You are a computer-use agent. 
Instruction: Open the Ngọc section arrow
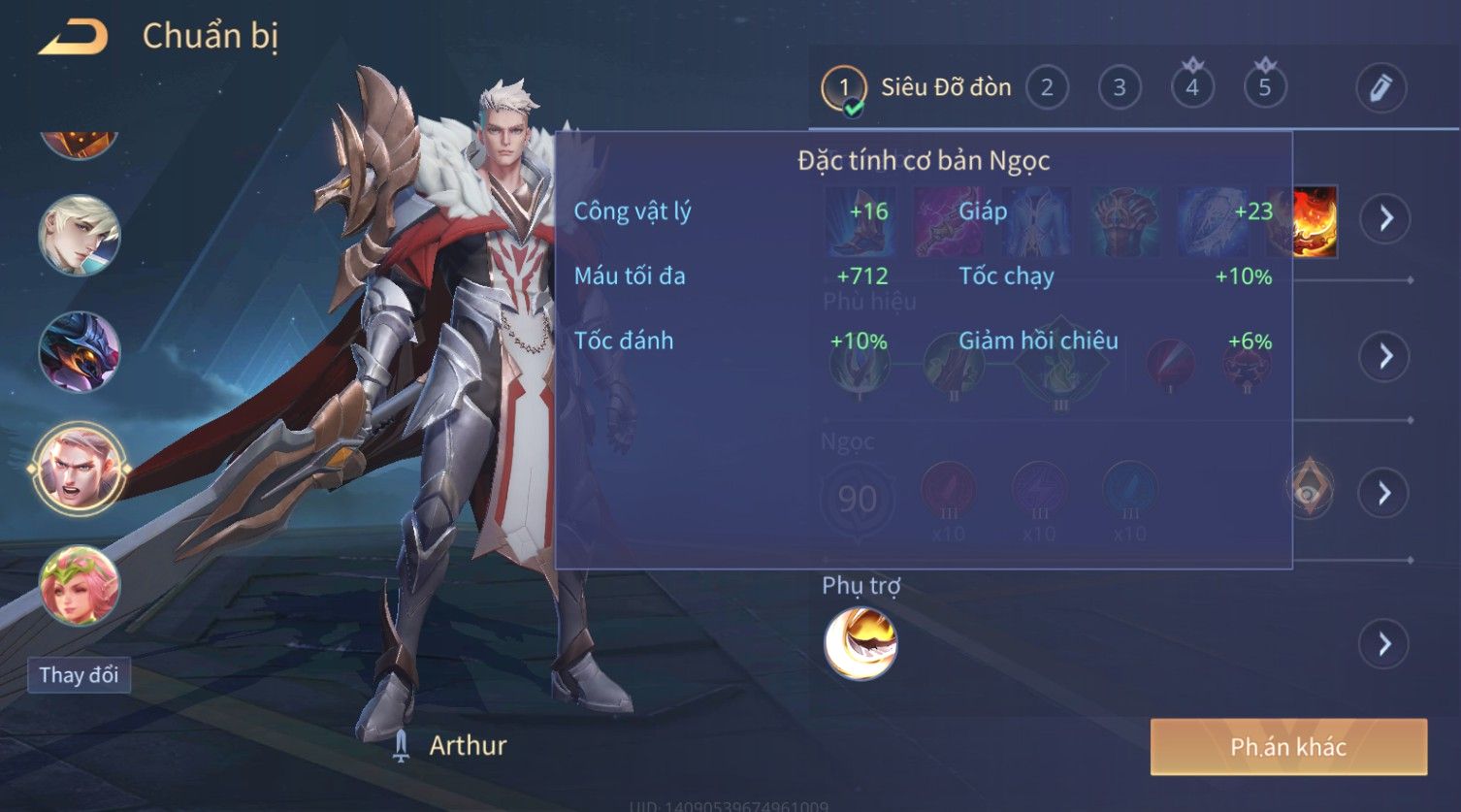pyautogui.click(x=1384, y=493)
